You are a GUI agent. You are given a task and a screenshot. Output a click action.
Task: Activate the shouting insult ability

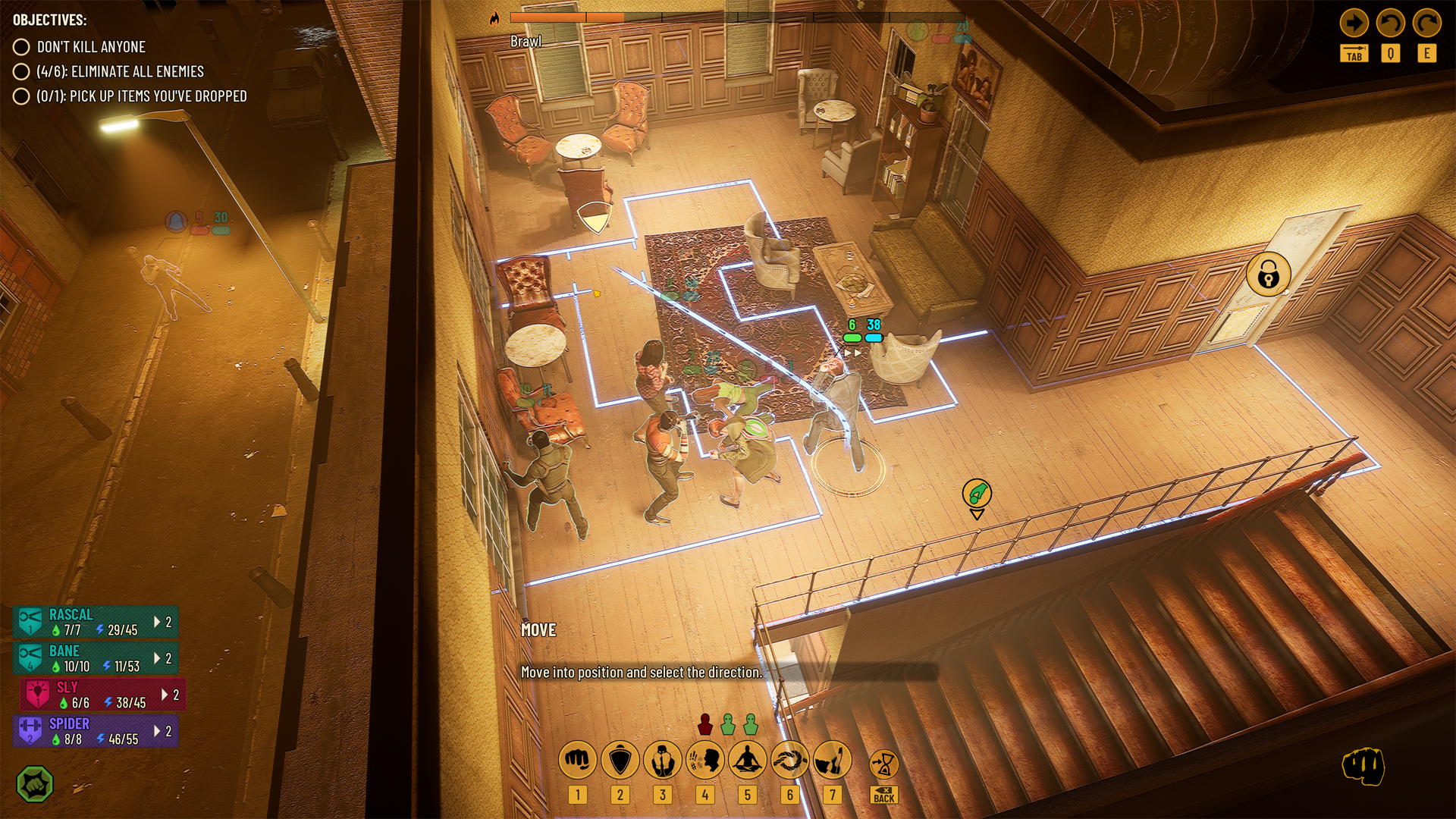[x=704, y=760]
